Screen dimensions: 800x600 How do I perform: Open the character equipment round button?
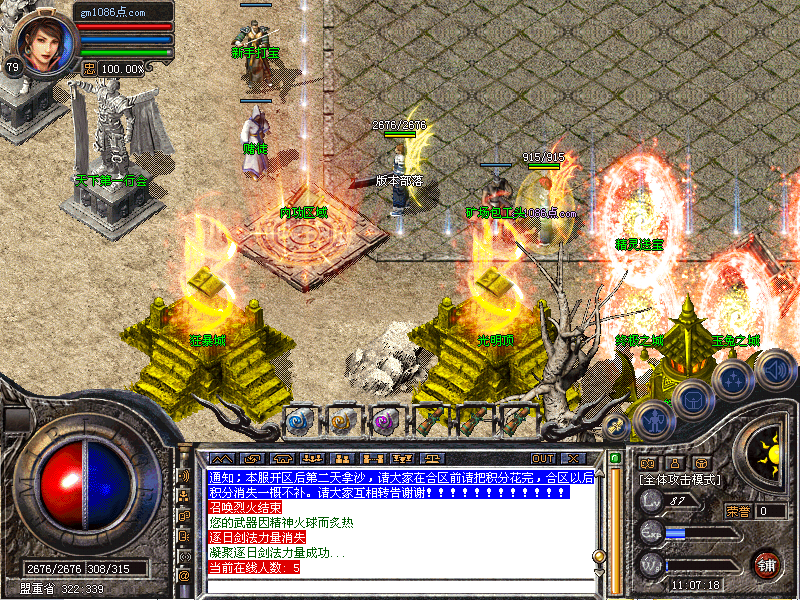(653, 420)
